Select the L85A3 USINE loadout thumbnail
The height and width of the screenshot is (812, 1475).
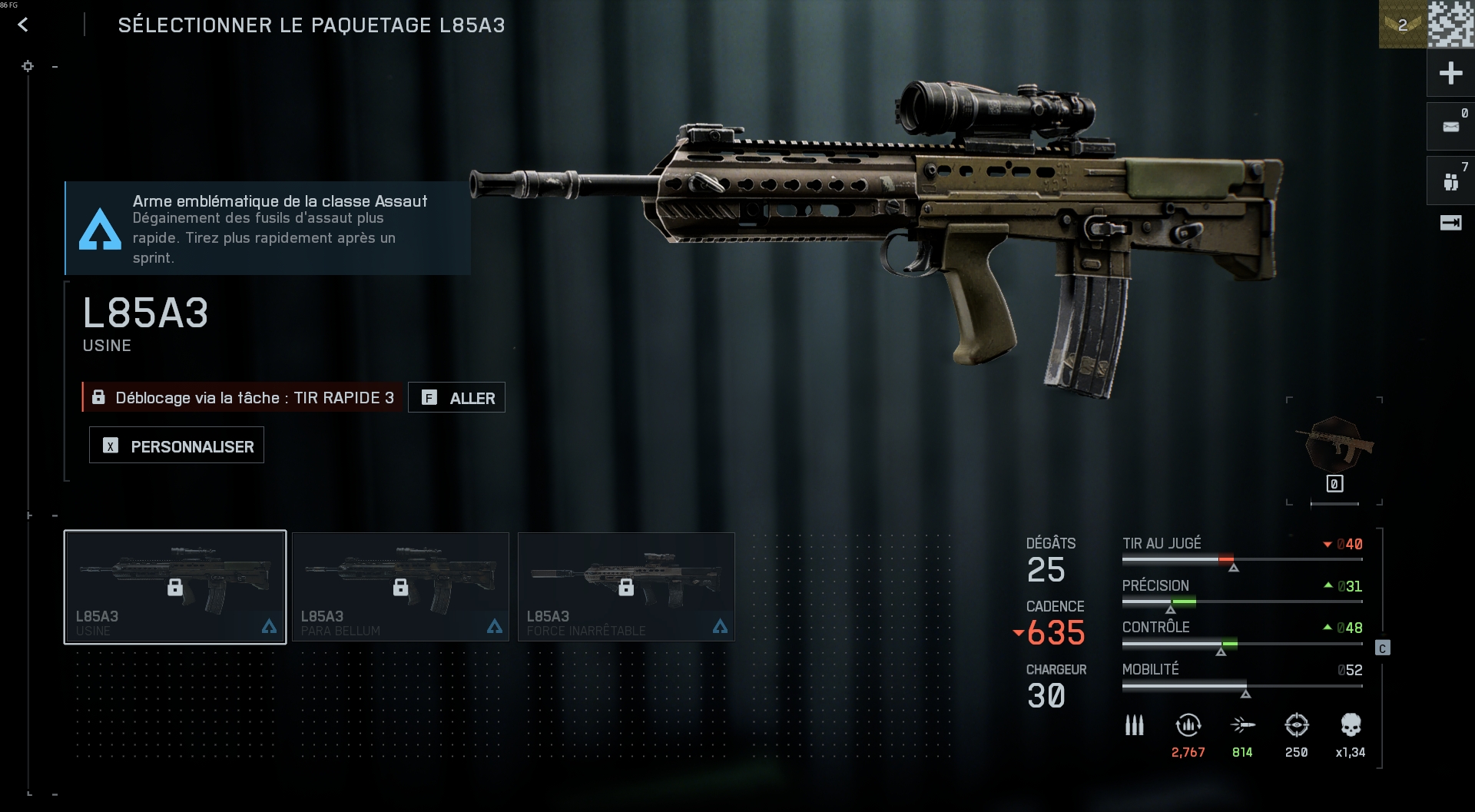pos(175,585)
